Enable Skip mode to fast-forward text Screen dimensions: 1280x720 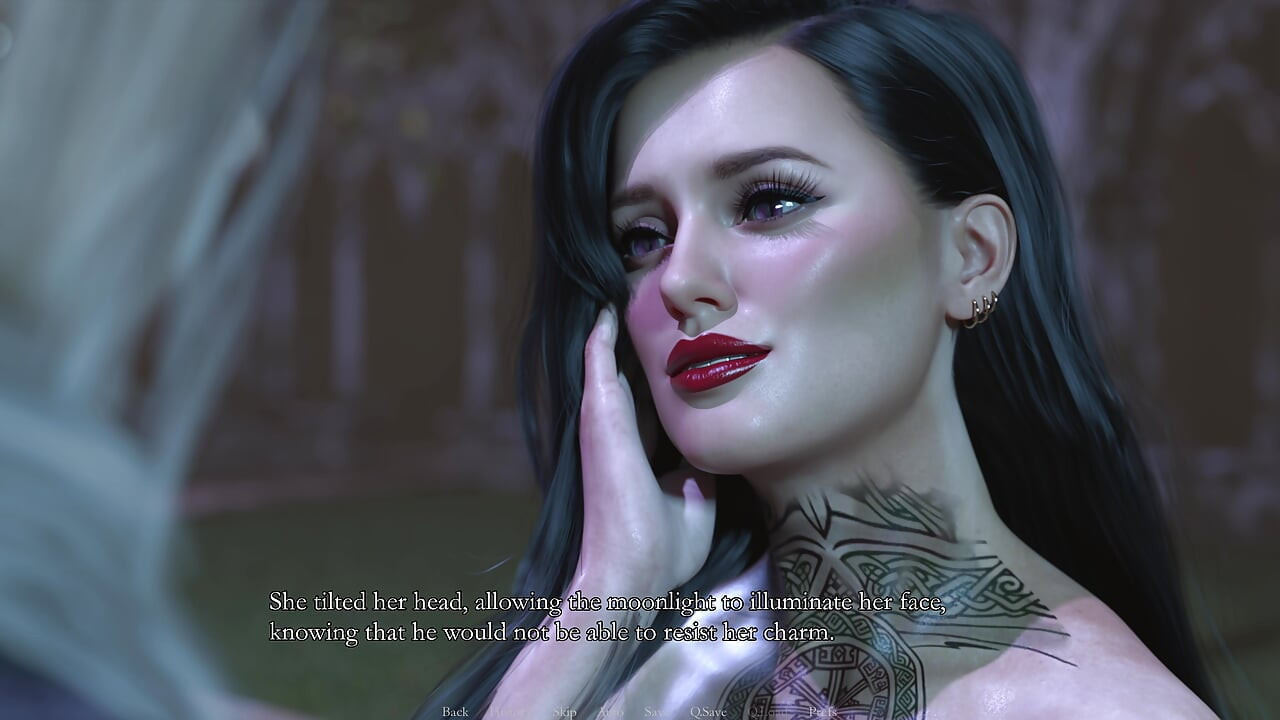click(x=566, y=713)
